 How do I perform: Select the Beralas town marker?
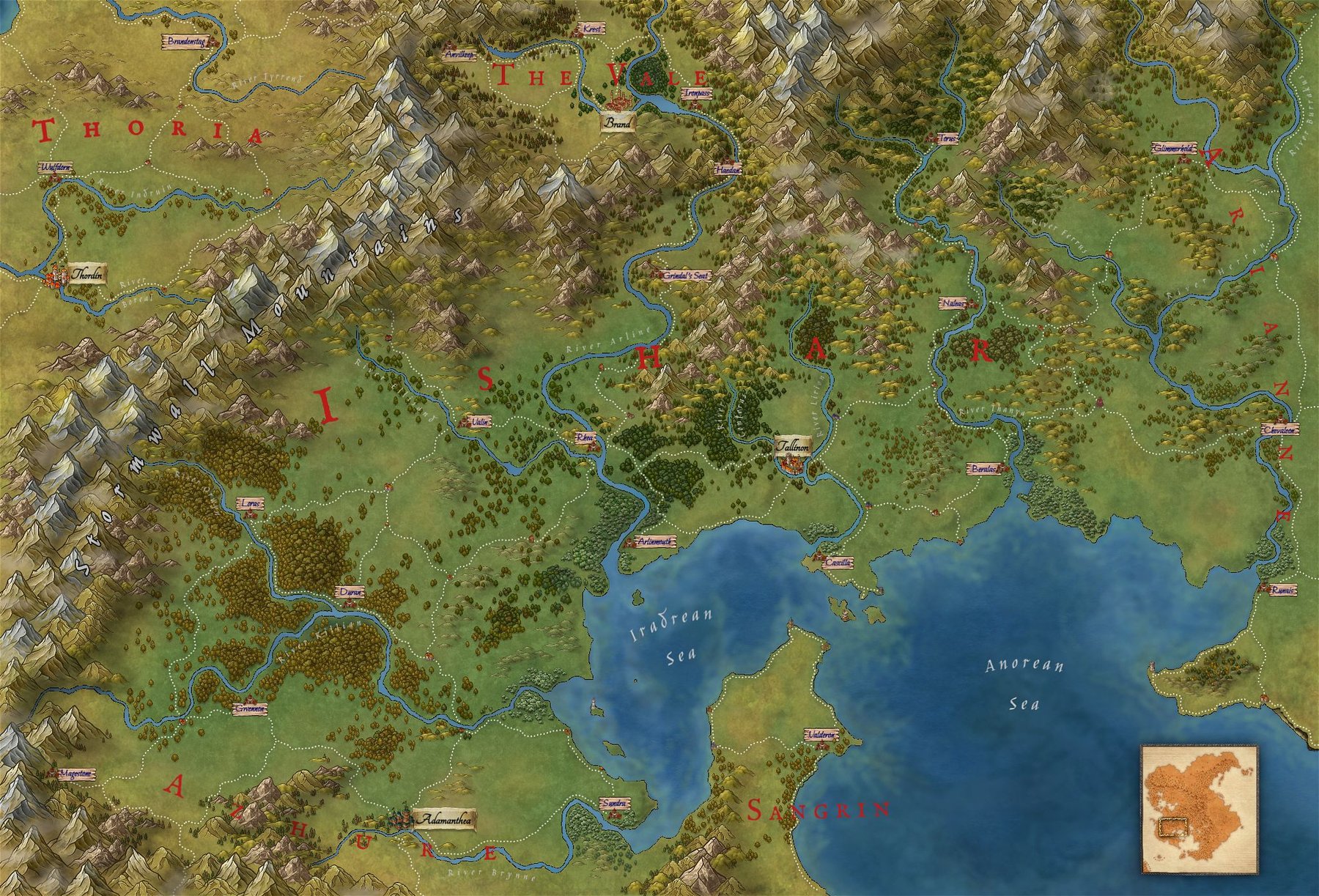pyautogui.click(x=983, y=467)
